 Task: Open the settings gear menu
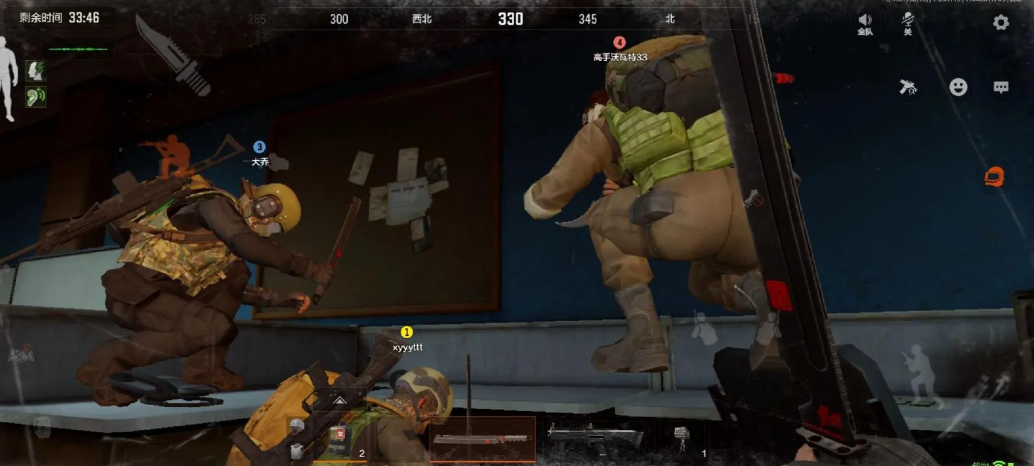pos(1001,22)
